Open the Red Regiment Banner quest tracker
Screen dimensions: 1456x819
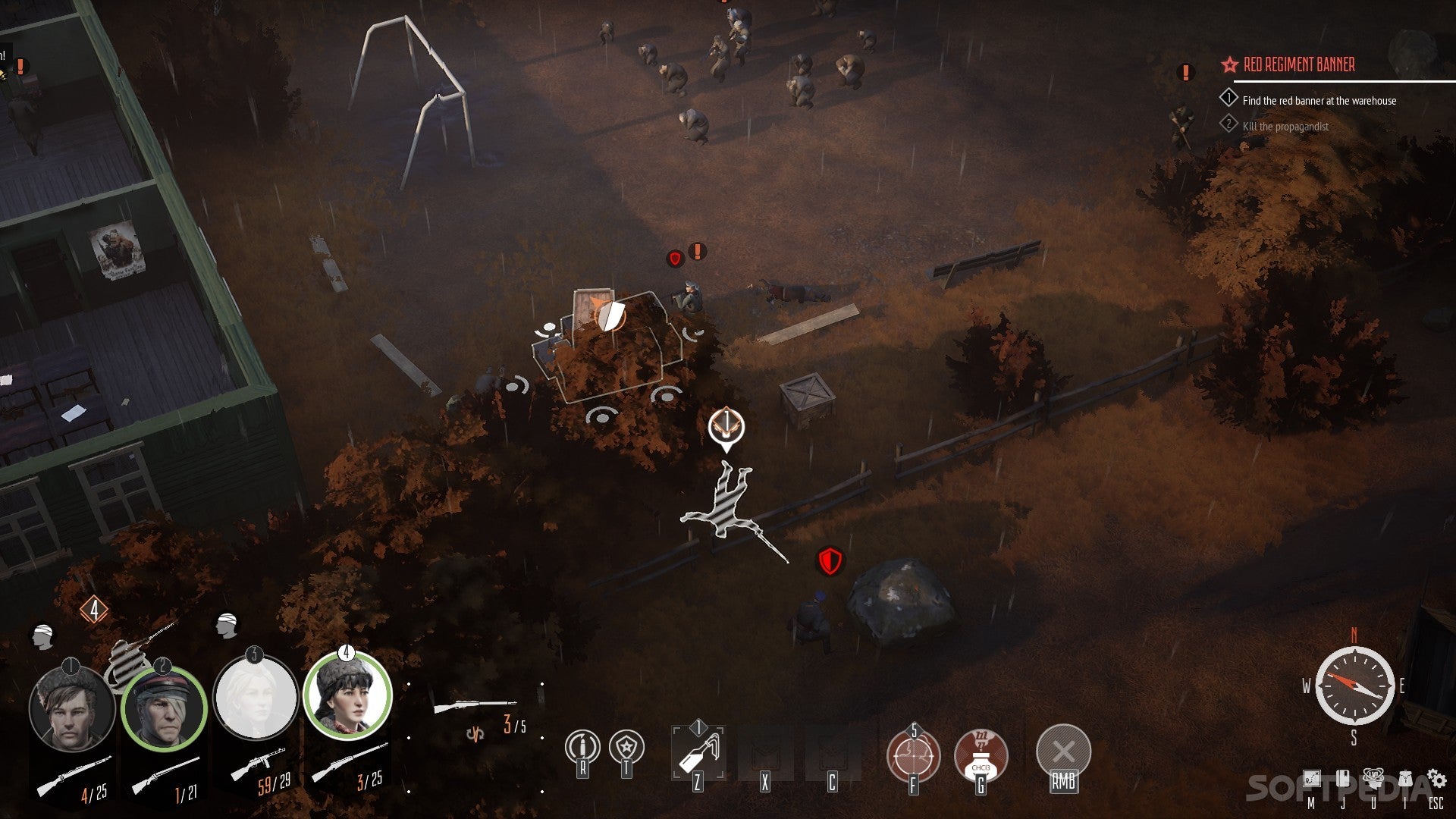pyautogui.click(x=1298, y=65)
